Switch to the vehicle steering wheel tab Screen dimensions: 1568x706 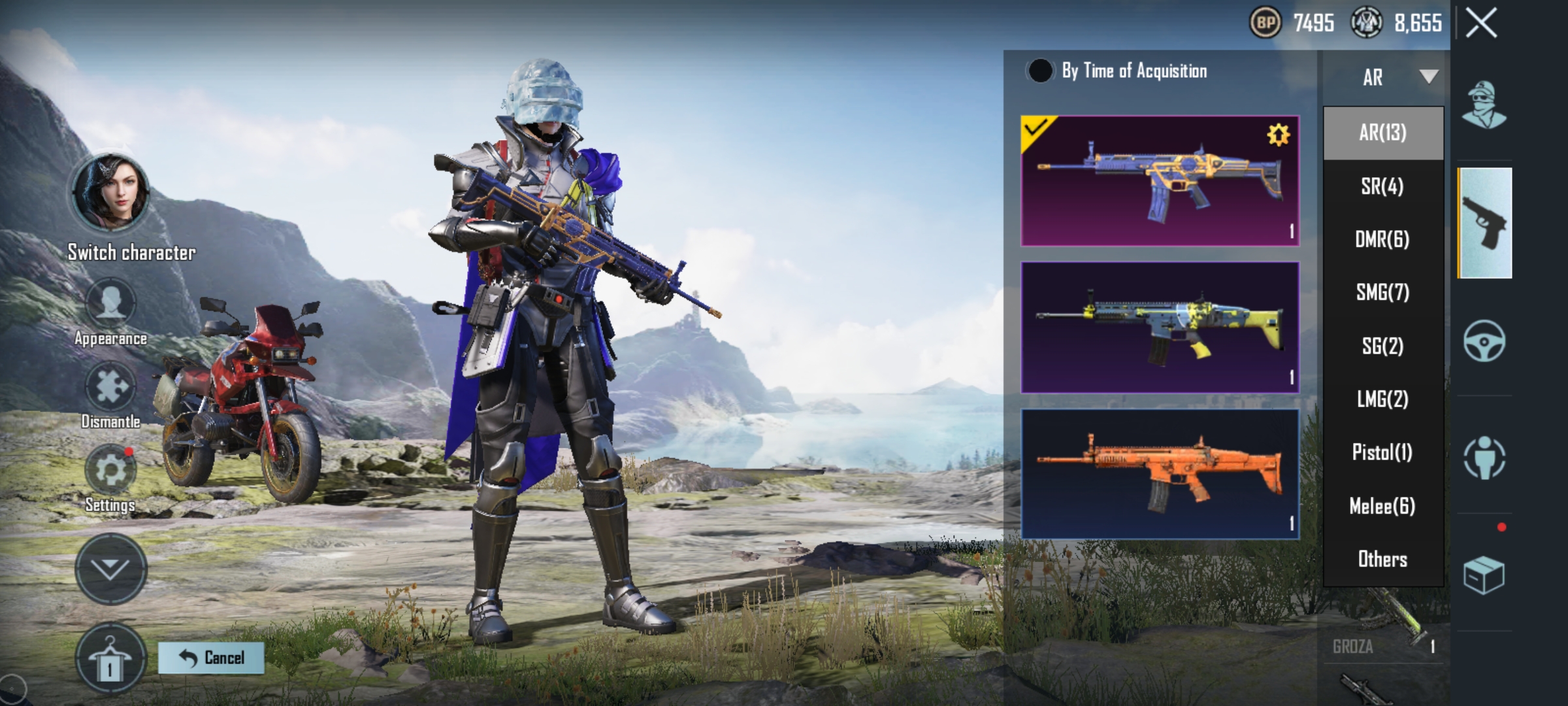click(1484, 341)
